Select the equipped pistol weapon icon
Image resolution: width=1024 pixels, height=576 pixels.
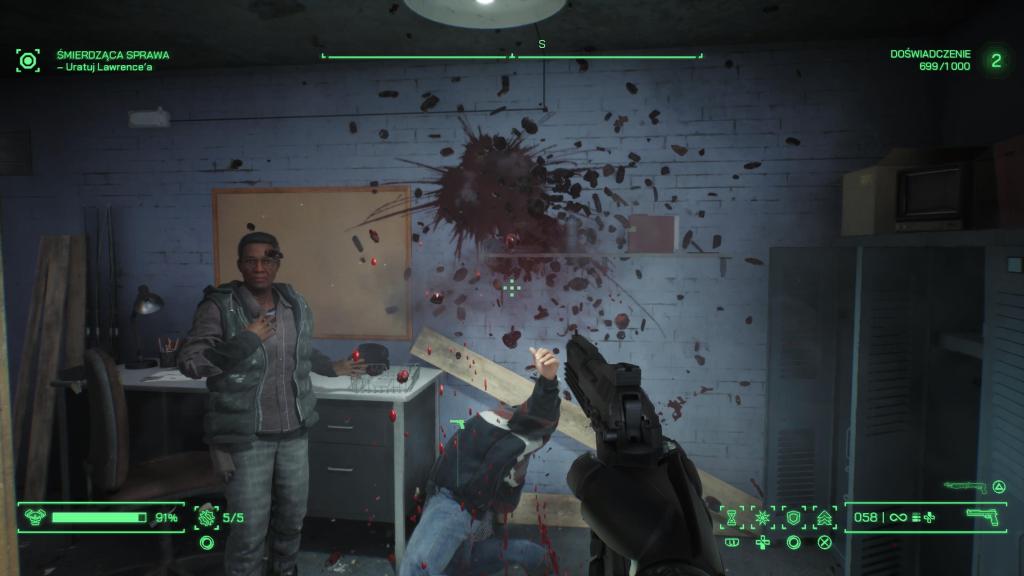pyautogui.click(x=984, y=517)
